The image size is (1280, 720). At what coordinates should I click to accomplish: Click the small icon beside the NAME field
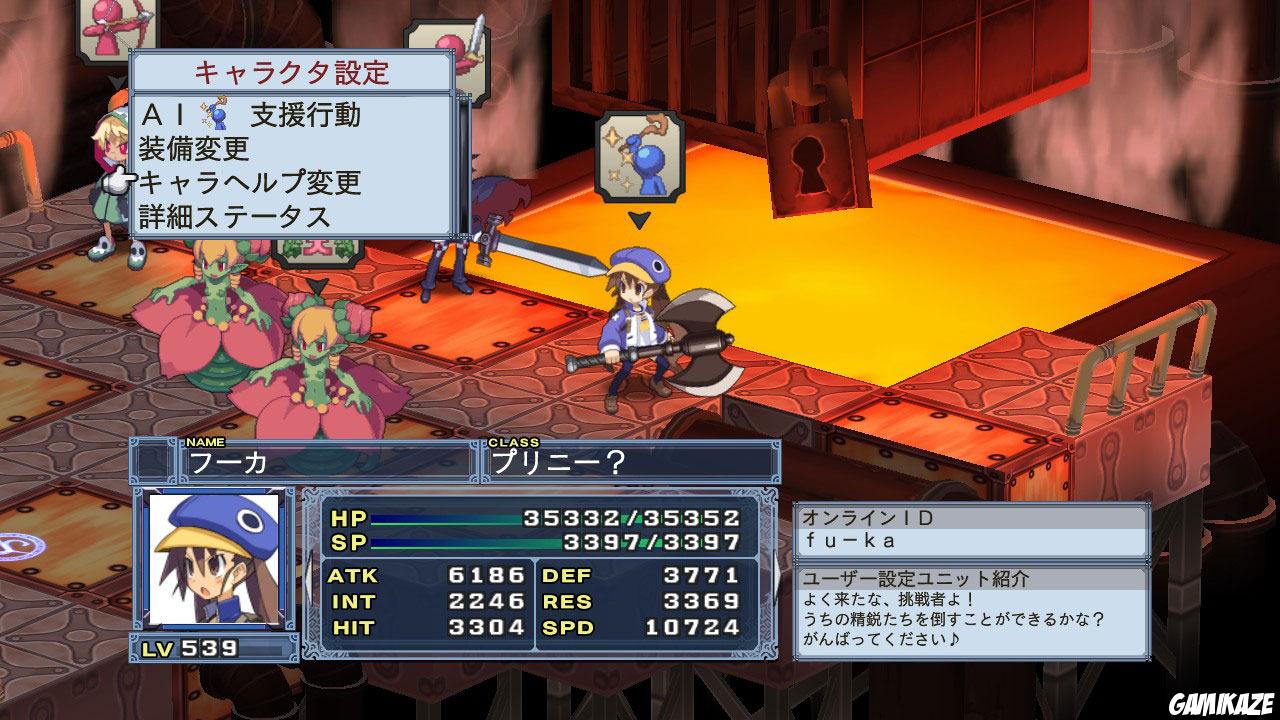[x=156, y=460]
